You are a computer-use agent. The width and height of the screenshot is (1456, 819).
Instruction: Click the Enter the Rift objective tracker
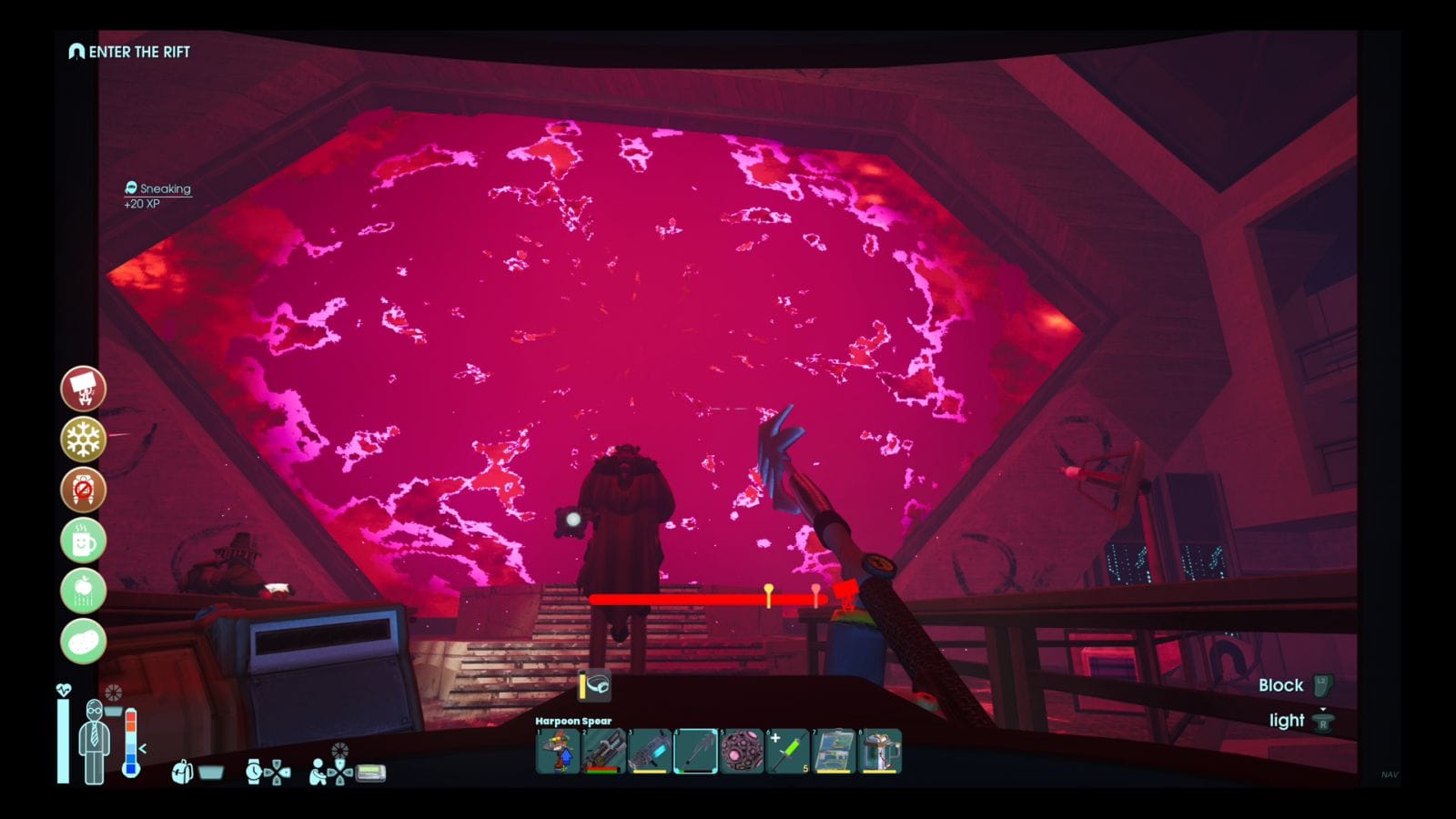[x=130, y=52]
